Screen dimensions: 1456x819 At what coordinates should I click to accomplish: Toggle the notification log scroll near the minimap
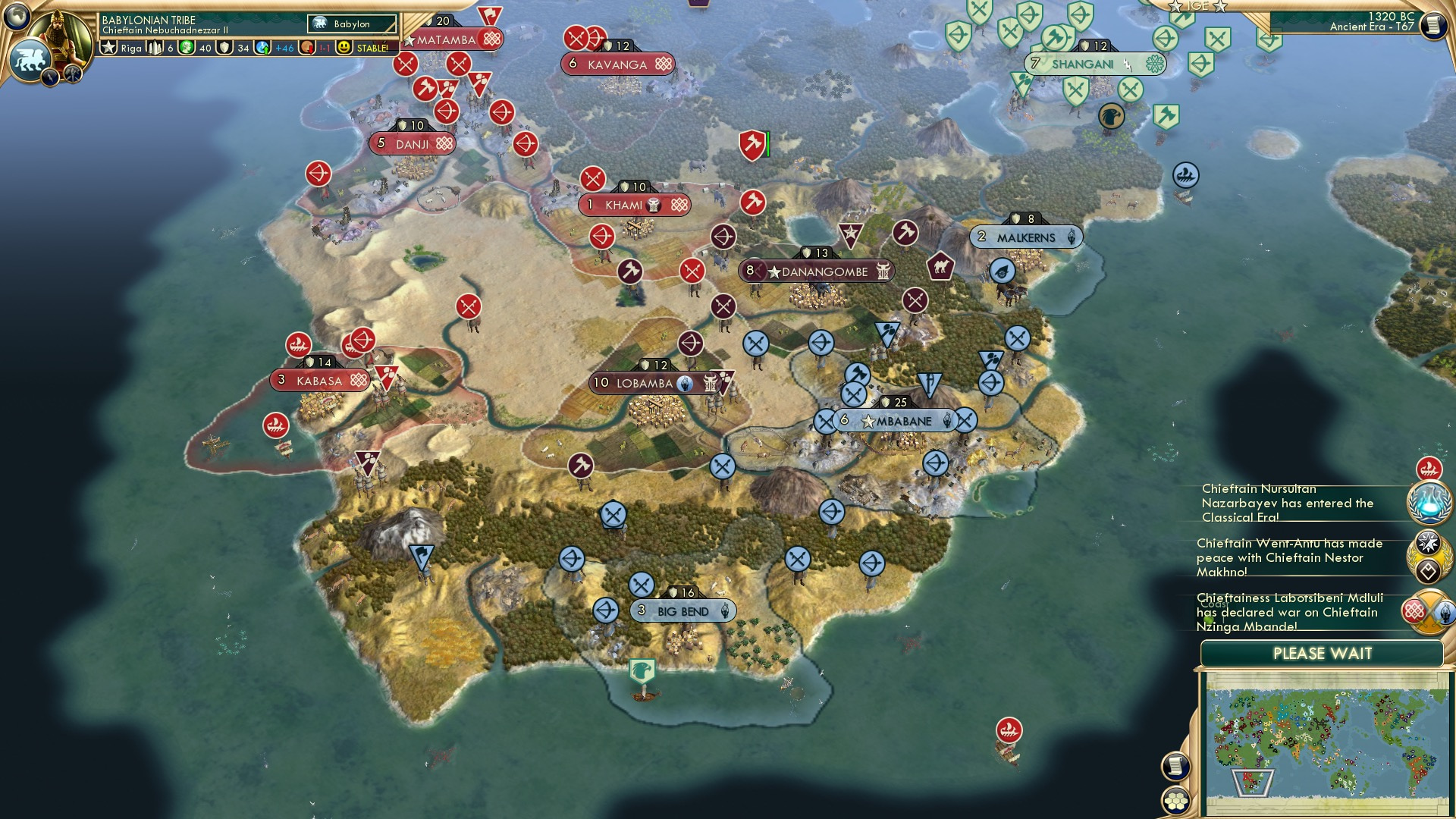(1175, 766)
